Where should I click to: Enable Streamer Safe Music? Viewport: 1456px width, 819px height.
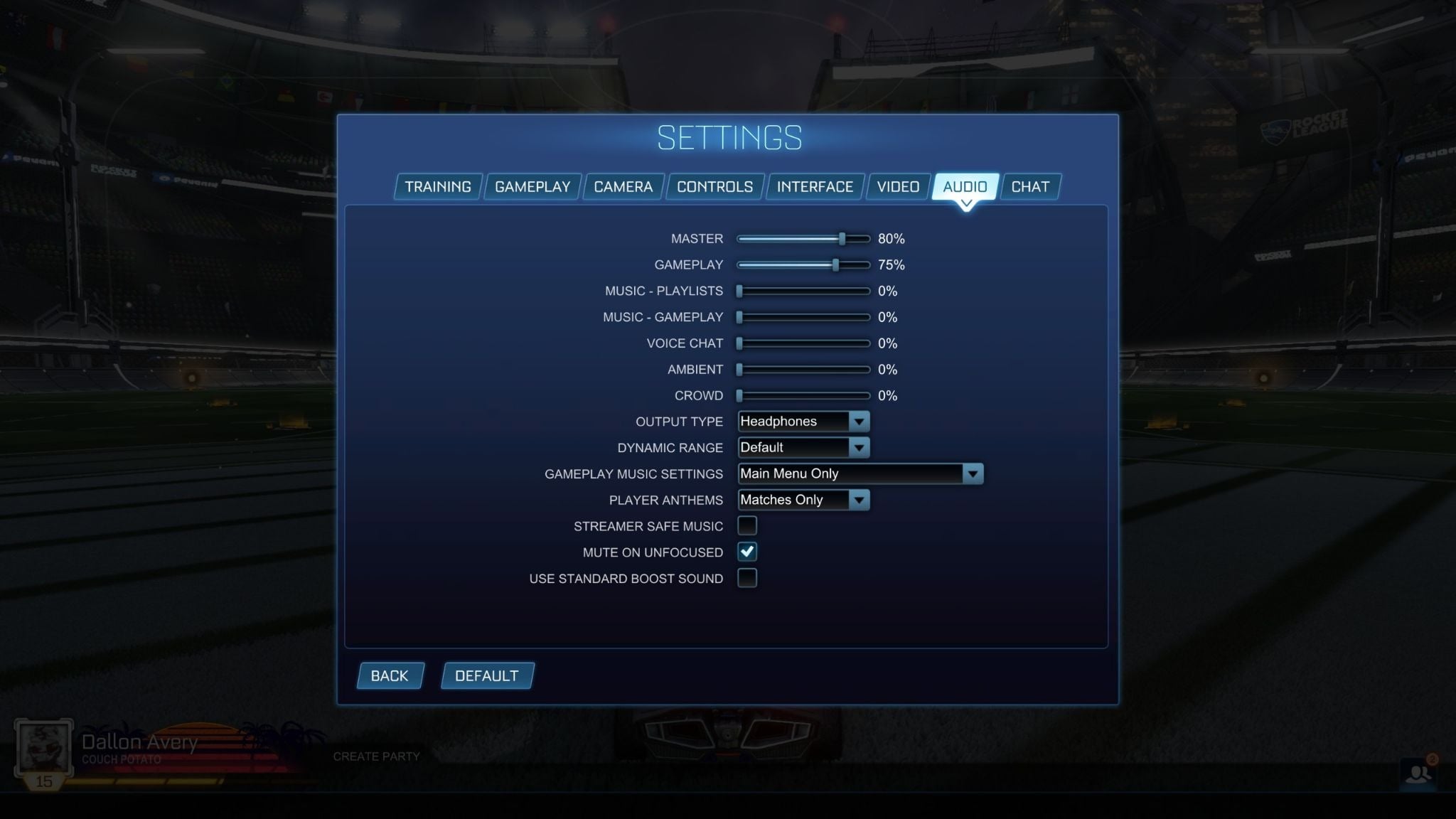[747, 525]
